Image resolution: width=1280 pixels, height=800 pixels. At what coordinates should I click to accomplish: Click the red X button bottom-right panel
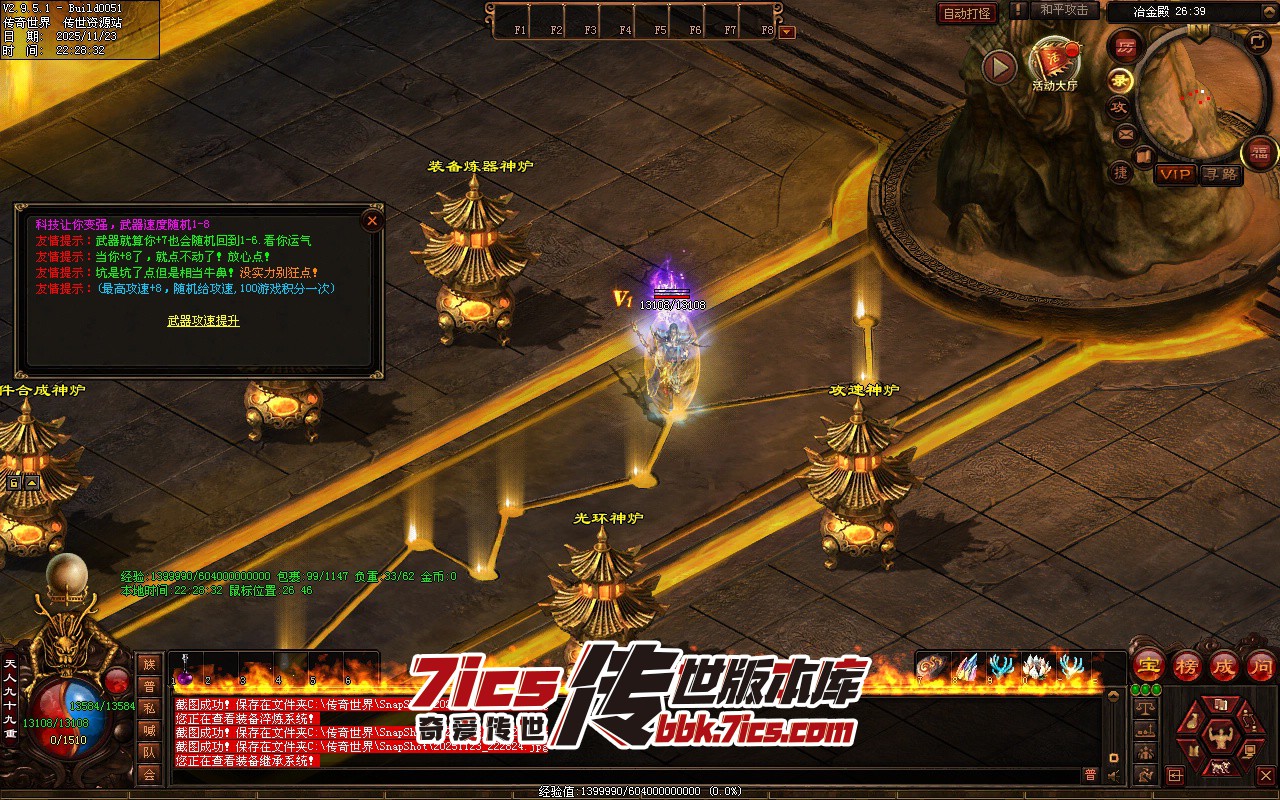1265,775
